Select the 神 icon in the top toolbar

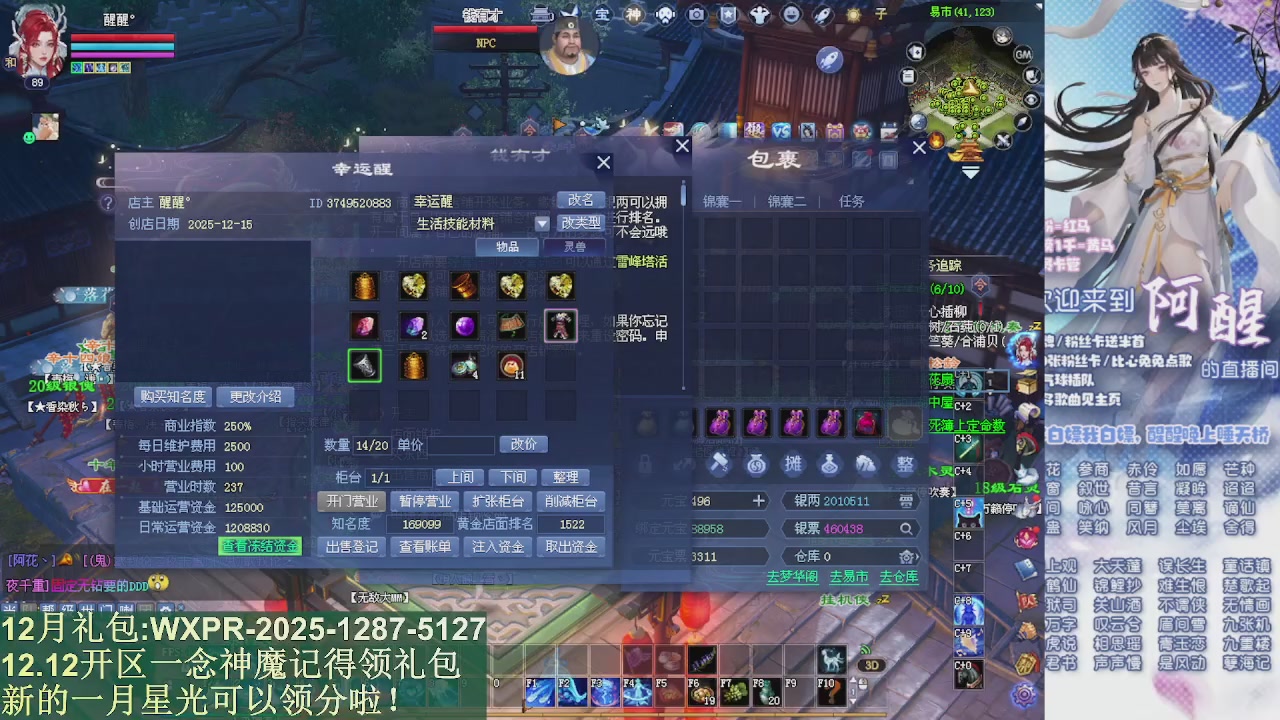pos(634,14)
